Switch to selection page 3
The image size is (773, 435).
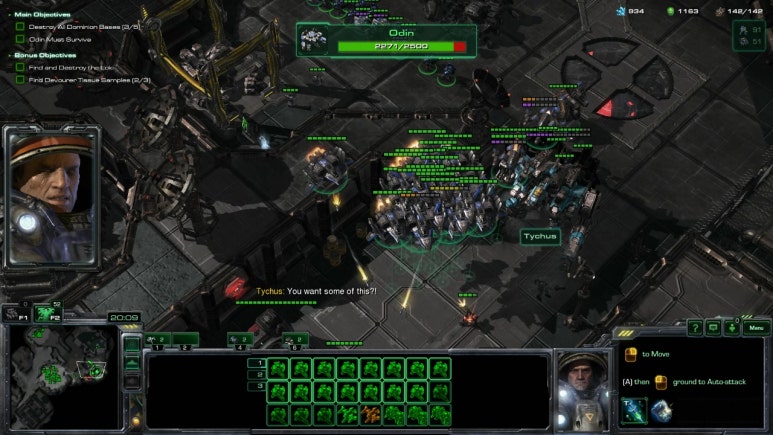[256, 386]
